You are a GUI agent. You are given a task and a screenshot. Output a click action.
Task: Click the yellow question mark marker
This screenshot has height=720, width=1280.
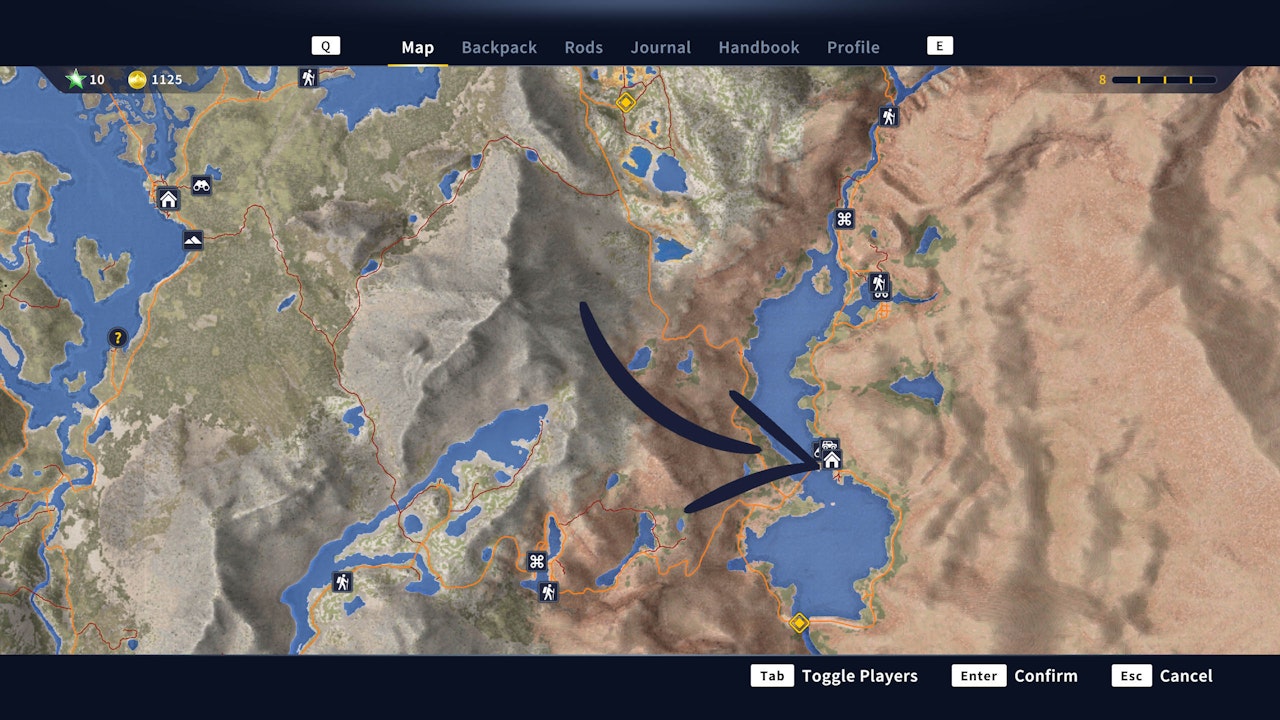118,338
